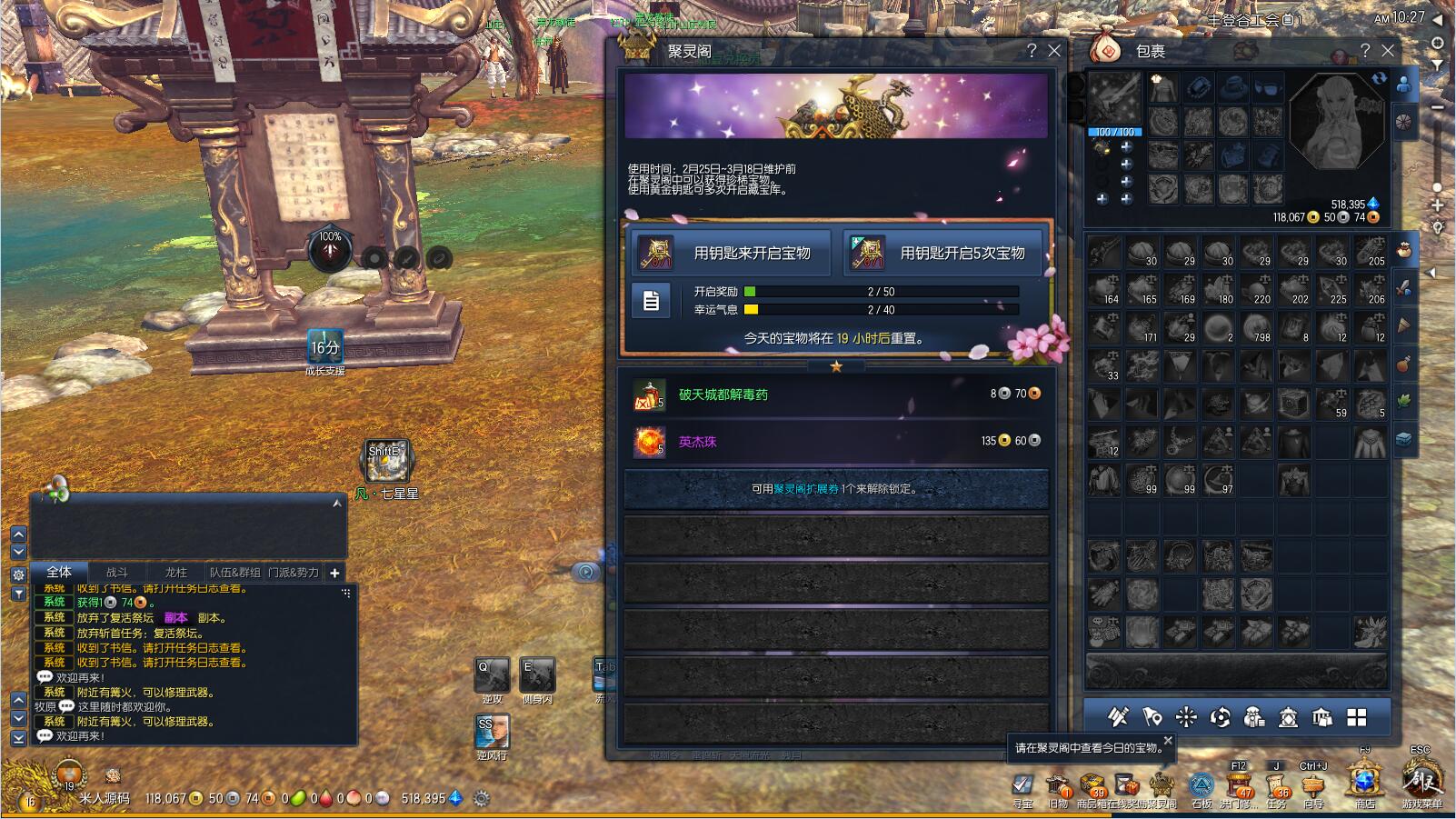Viewport: 1456px width, 819px height.
Task: Switch to the 战斗 chat tab
Action: pos(117,573)
